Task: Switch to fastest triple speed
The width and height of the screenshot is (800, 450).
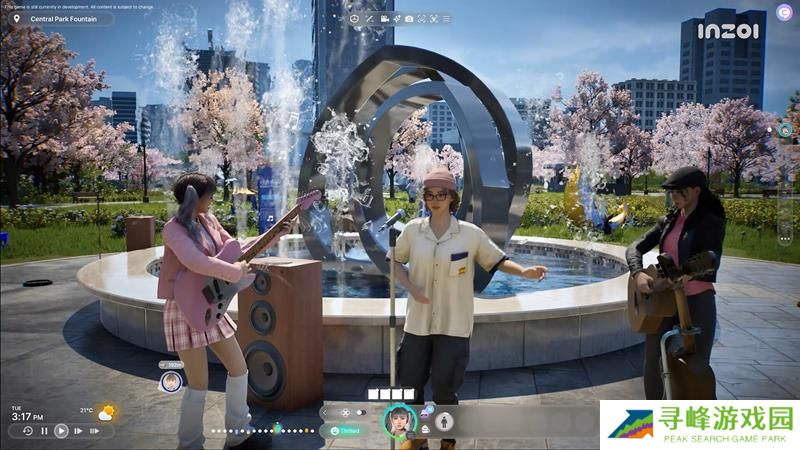Action: (x=95, y=431)
